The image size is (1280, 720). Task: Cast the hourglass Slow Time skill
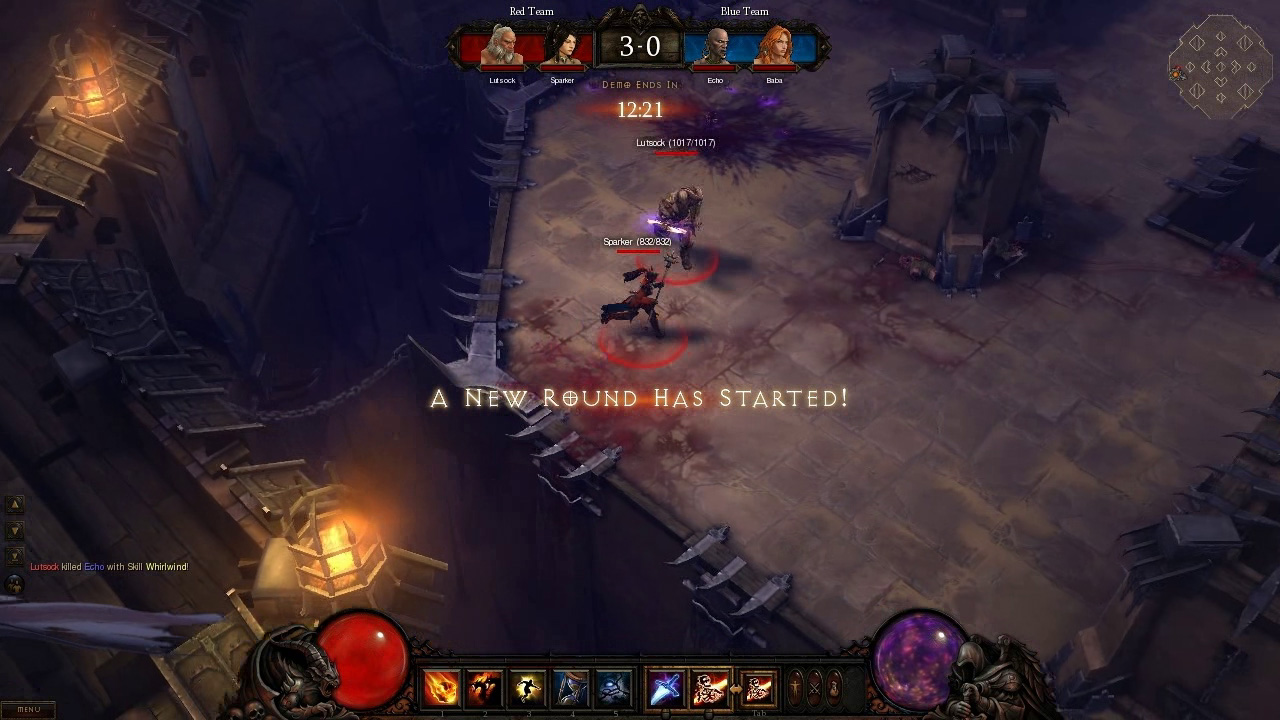[570, 689]
